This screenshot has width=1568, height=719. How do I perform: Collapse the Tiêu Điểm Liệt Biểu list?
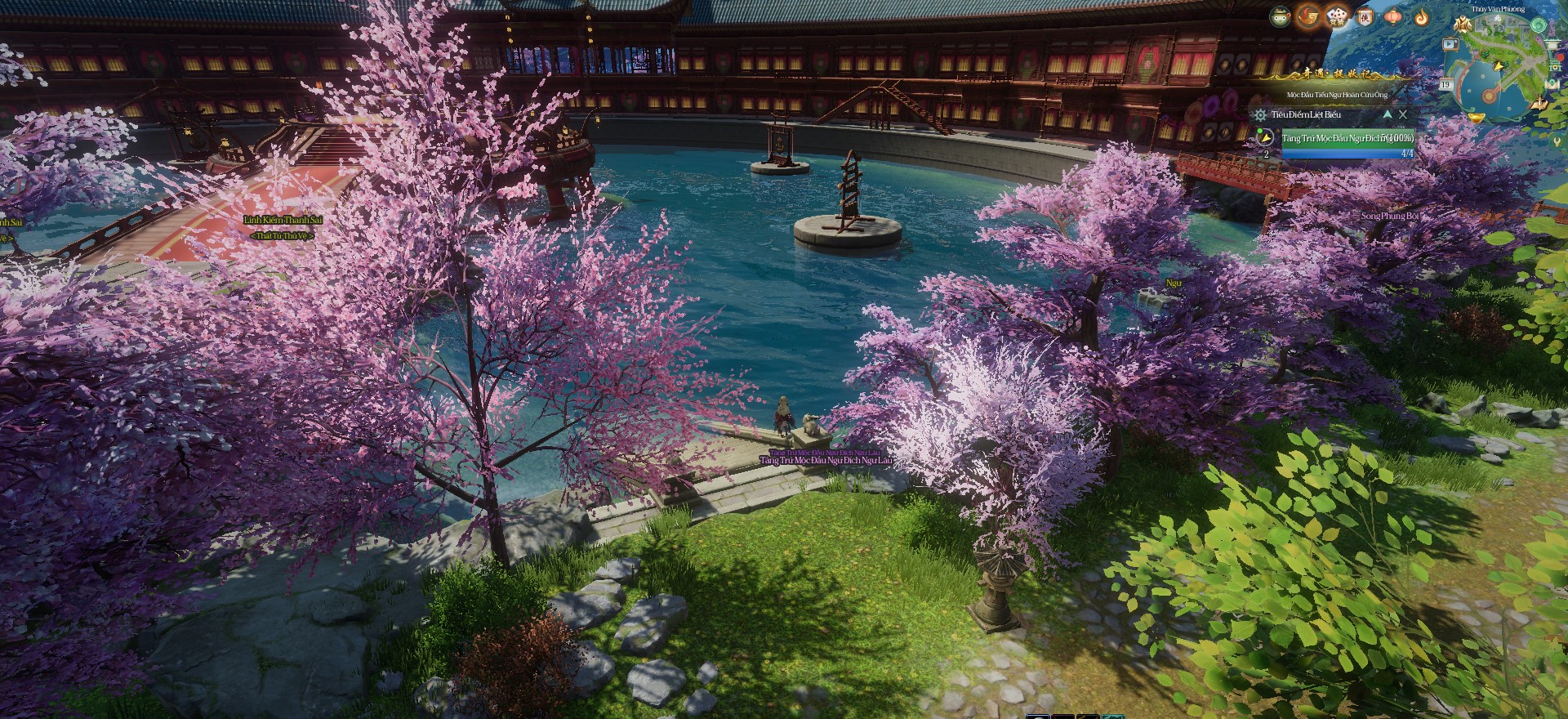tap(1388, 114)
